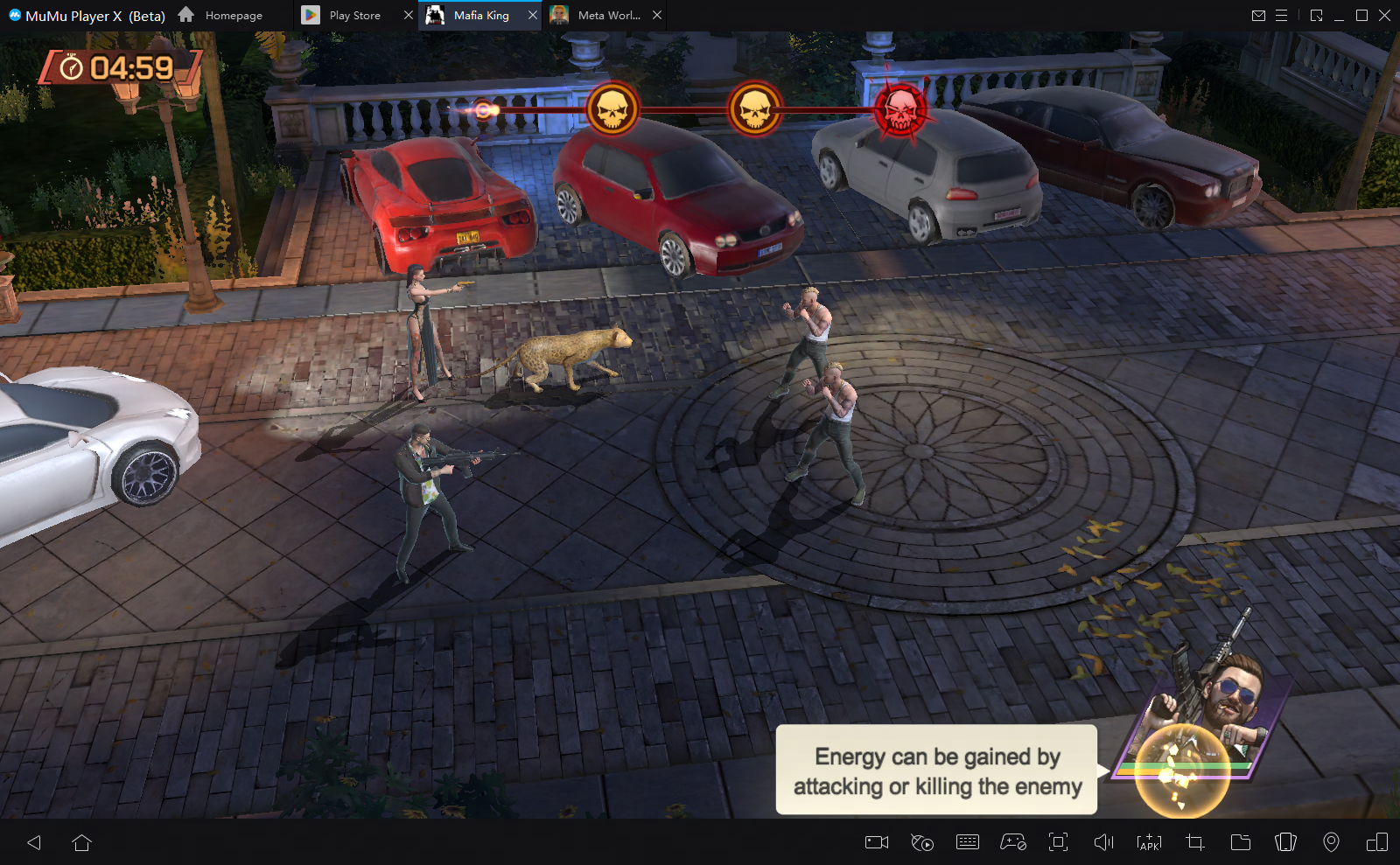Open keyboard mapping settings
The image size is (1400, 865).
click(968, 842)
